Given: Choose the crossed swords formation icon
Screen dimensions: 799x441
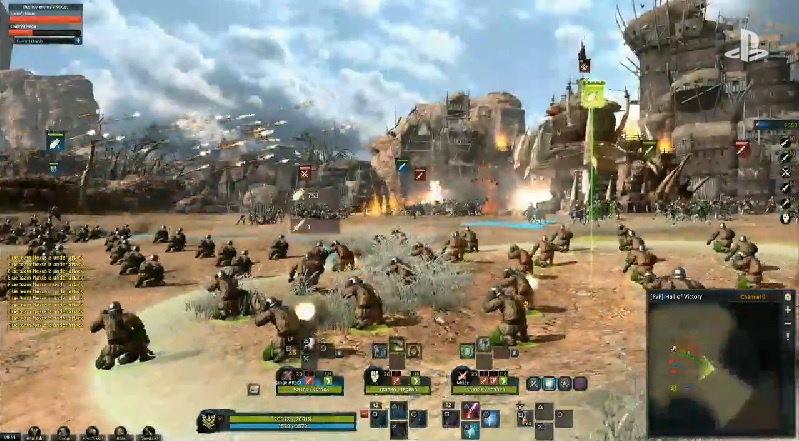Looking at the screenshot, I should (534, 384).
